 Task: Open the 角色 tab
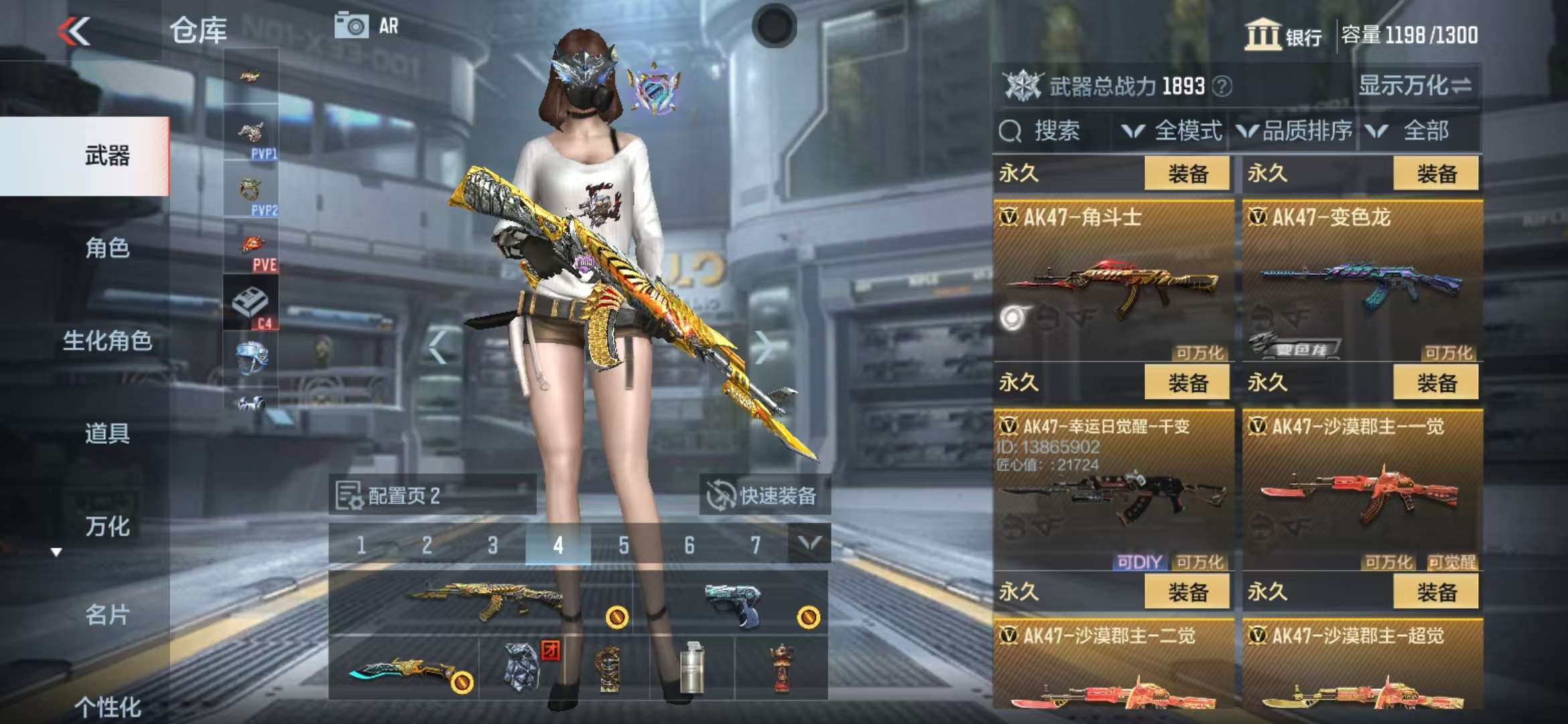point(107,248)
